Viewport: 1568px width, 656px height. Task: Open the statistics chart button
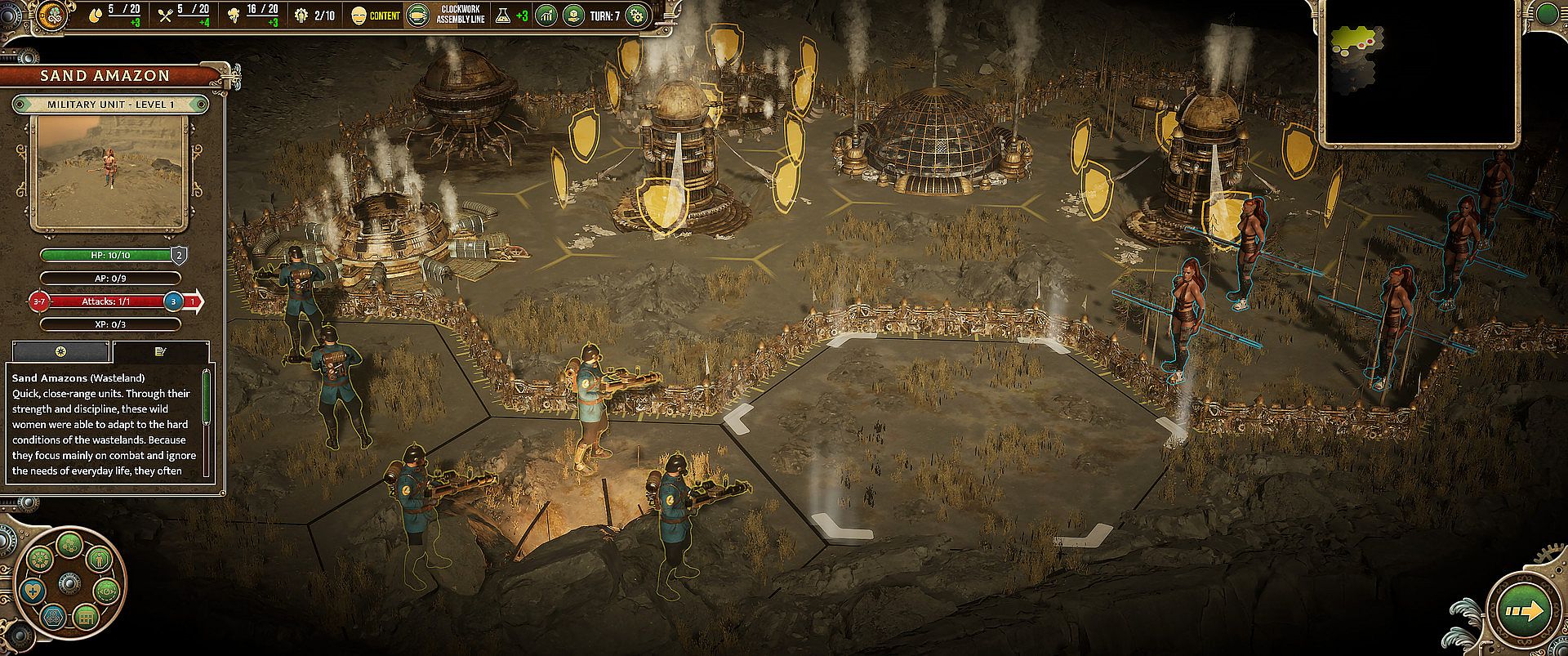(x=546, y=16)
